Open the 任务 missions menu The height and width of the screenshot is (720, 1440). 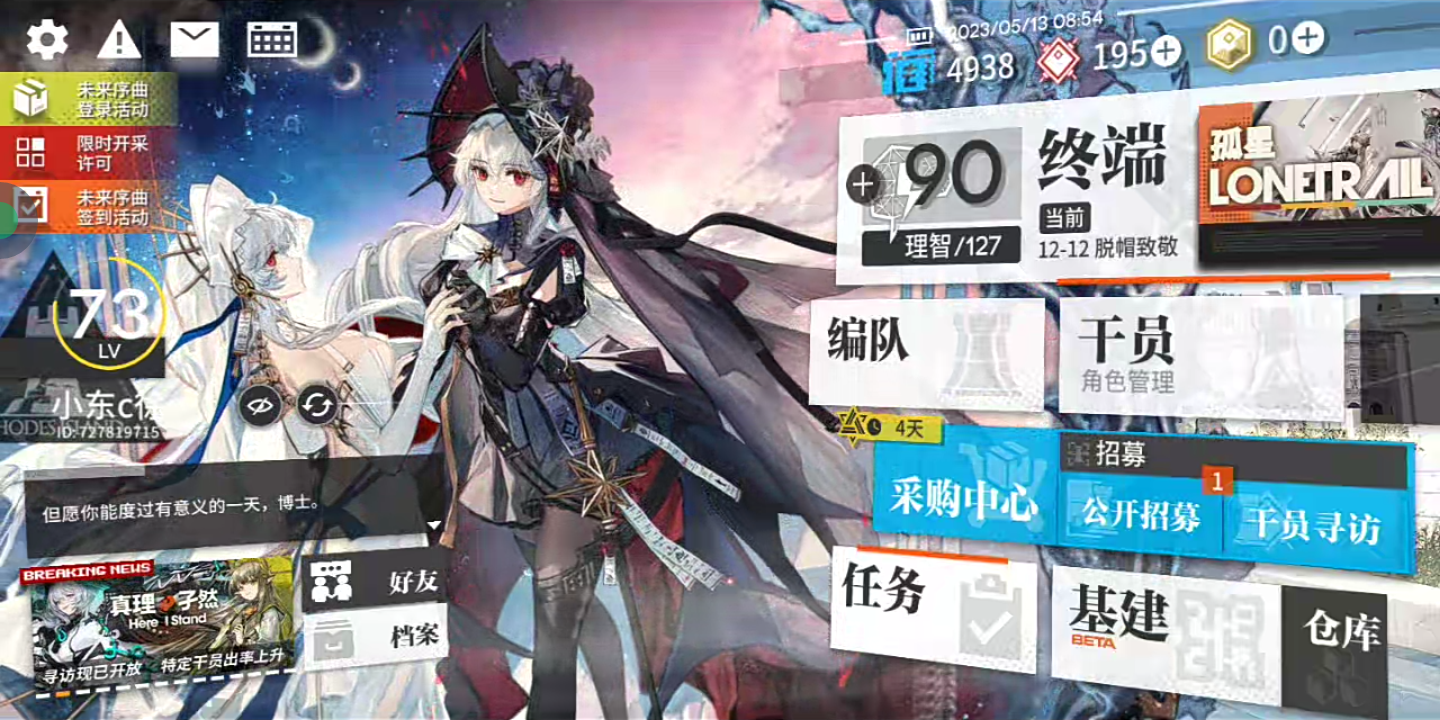tap(930, 605)
